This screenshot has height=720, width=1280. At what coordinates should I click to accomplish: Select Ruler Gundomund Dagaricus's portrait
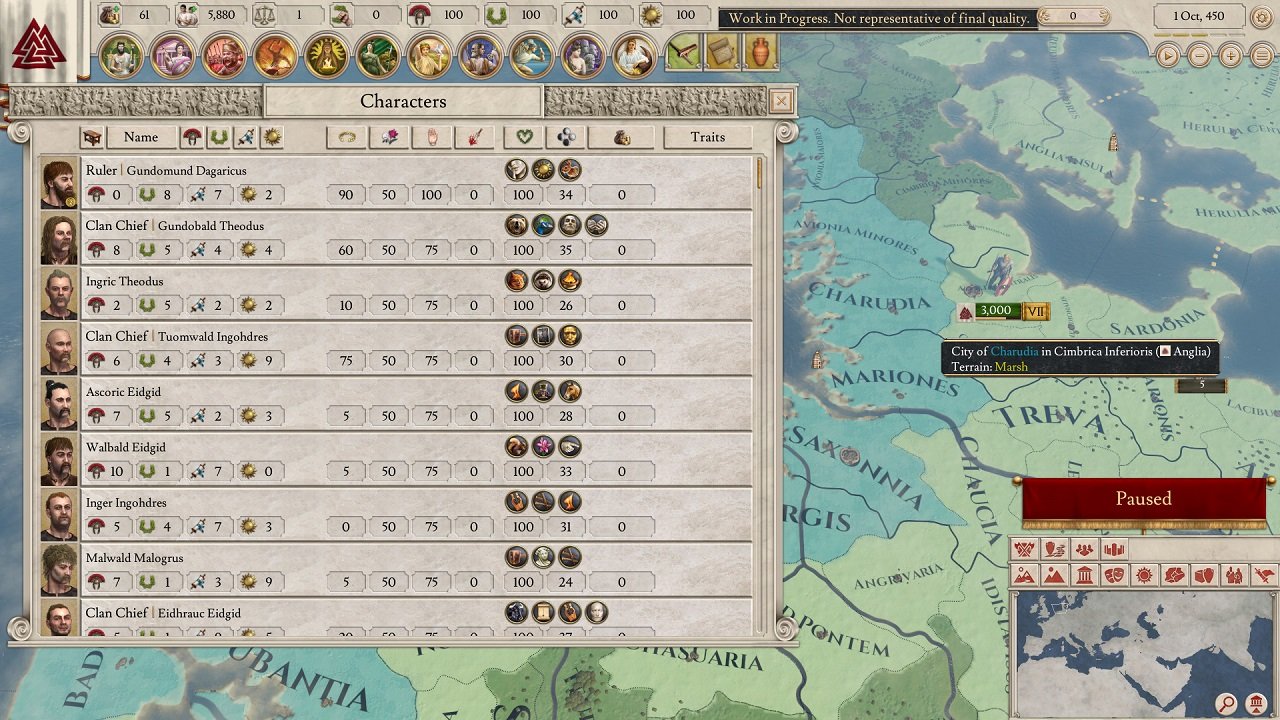tap(58, 182)
